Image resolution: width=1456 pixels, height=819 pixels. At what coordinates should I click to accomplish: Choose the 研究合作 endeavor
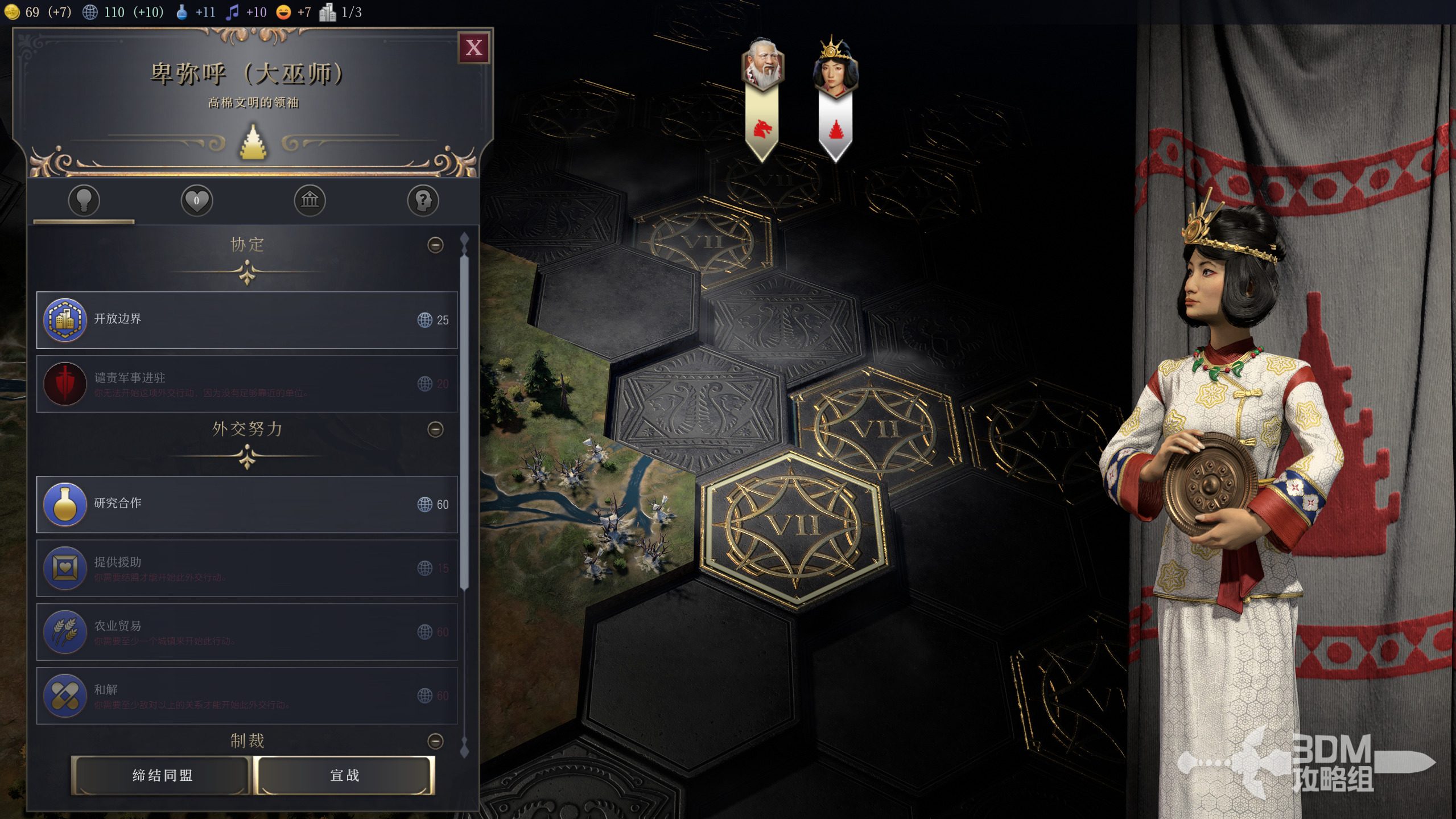247,504
